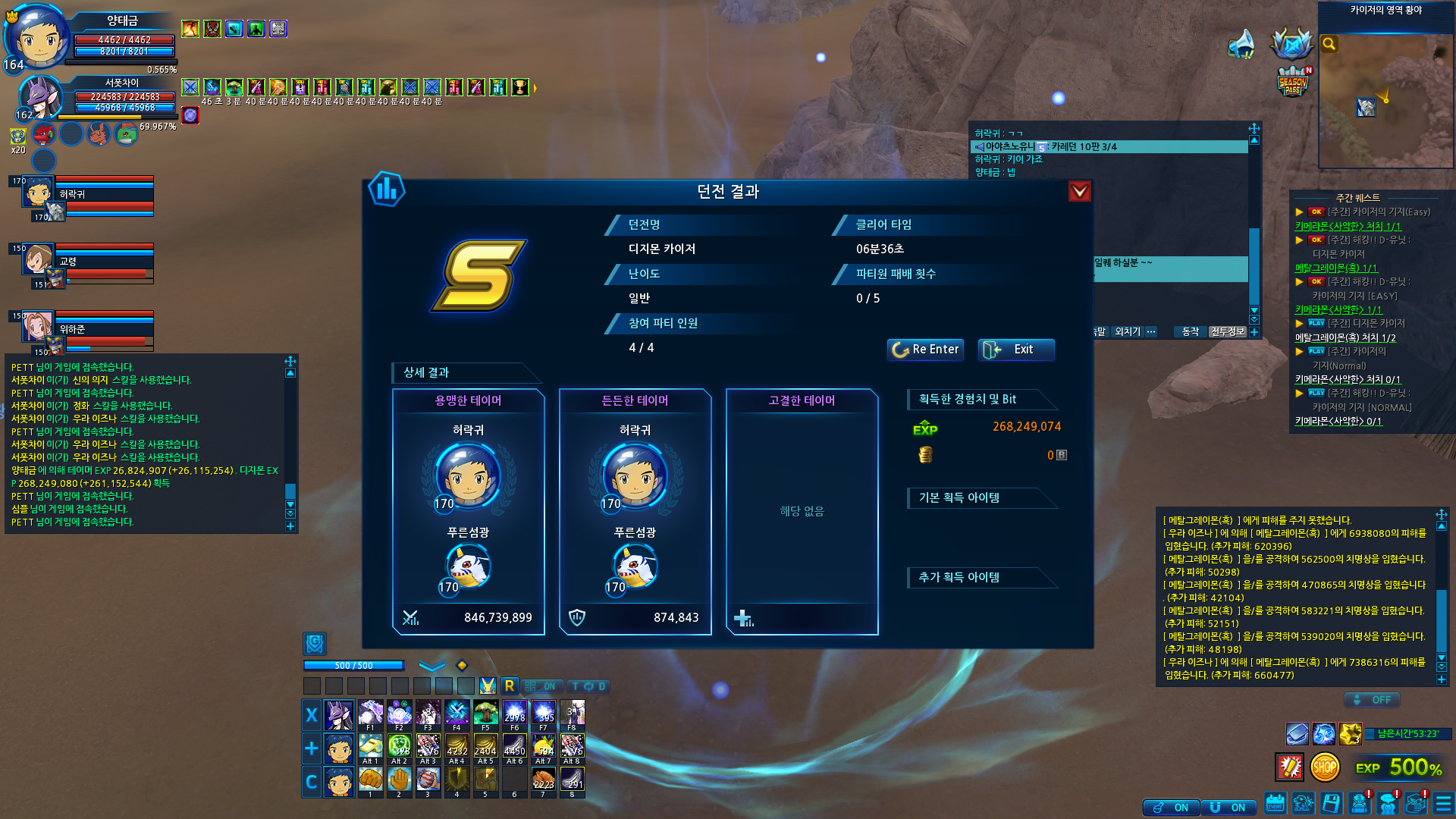The width and height of the screenshot is (1456, 819).
Task: Open the EVENT calendar menu icon
Action: 1276,803
